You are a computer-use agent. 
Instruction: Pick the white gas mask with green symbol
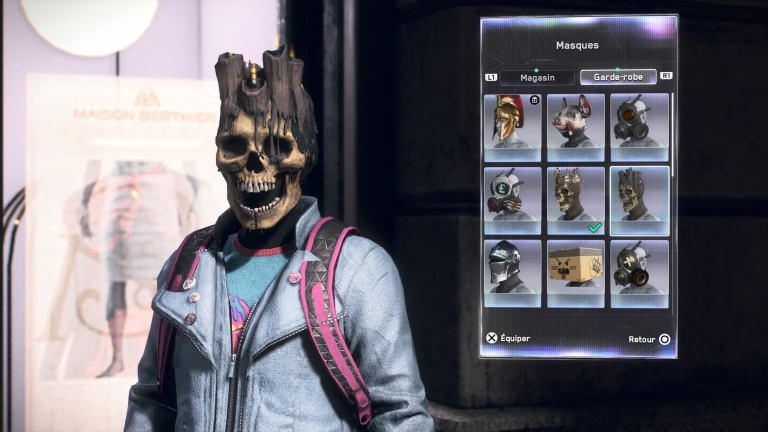[x=512, y=200]
